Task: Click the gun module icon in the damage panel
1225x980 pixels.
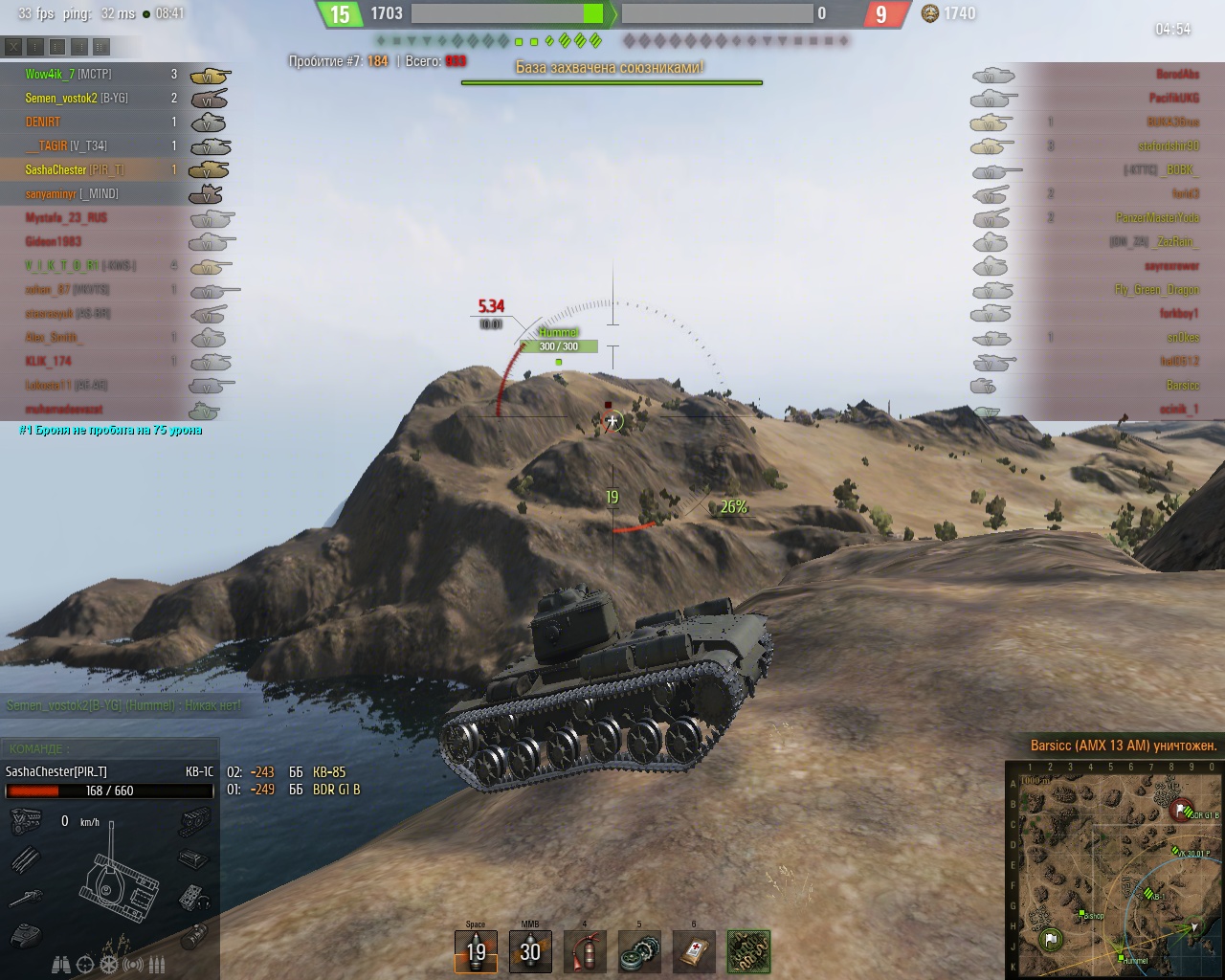Action: coord(24,898)
